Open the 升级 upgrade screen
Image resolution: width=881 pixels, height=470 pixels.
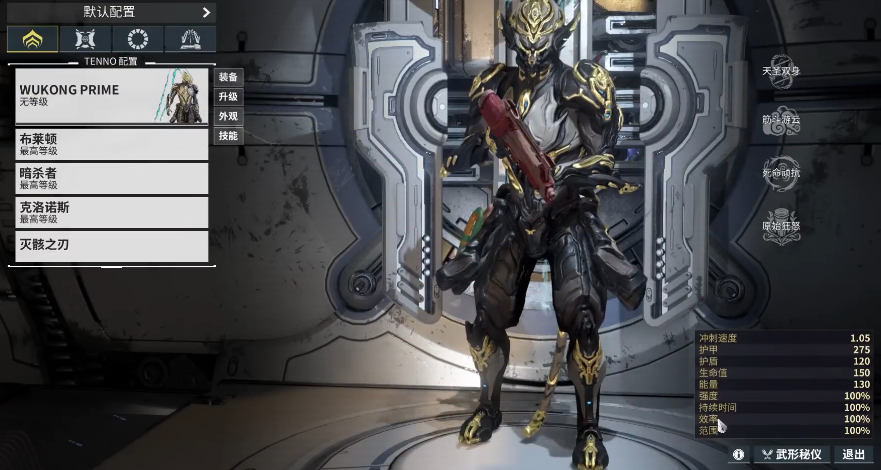click(228, 97)
